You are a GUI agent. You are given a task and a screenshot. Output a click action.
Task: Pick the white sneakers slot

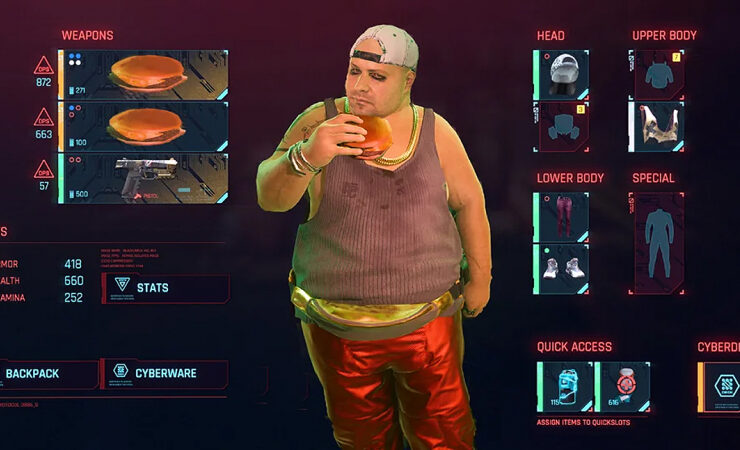coord(563,269)
